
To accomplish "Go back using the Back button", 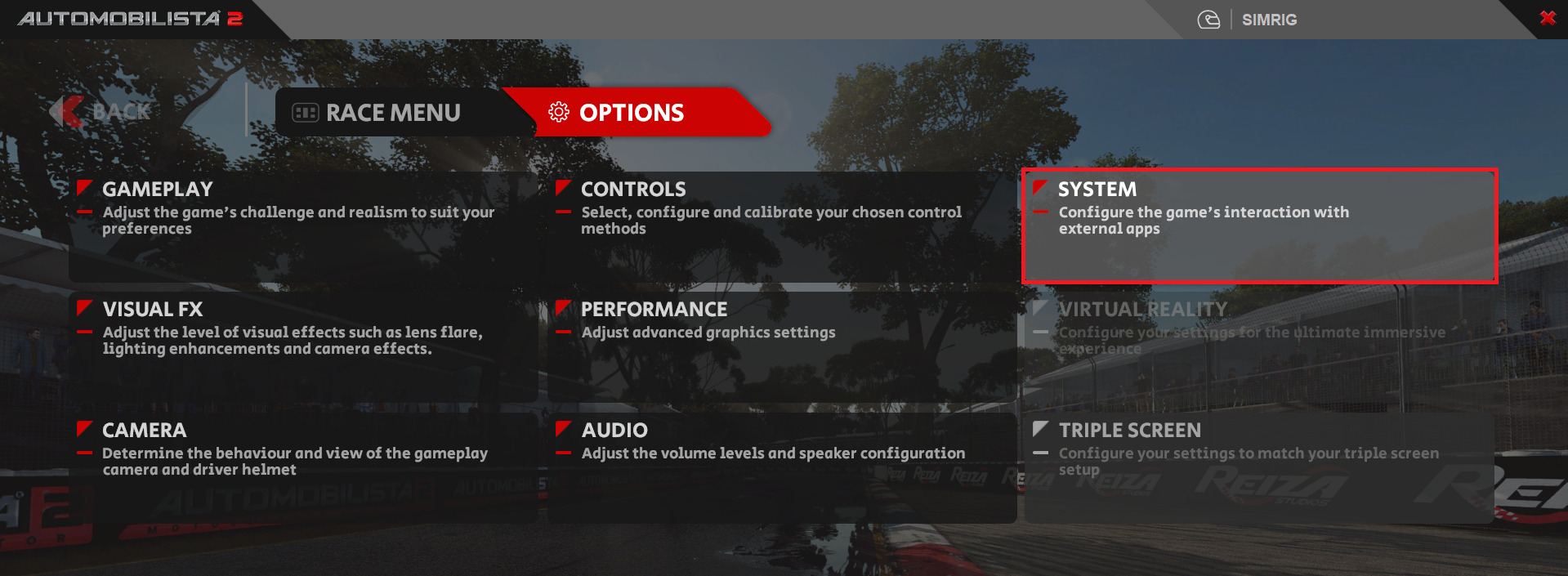I will pyautogui.click(x=102, y=112).
